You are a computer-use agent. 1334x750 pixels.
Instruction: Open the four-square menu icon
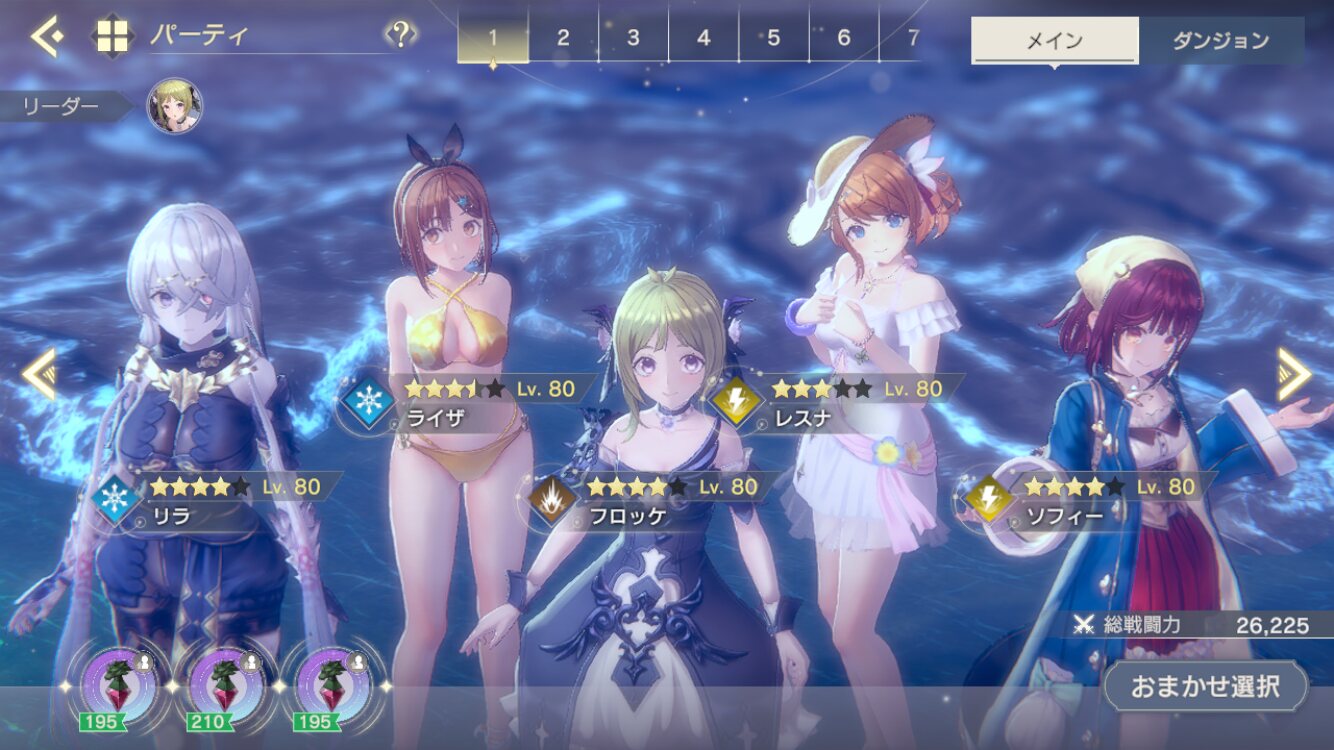[x=112, y=37]
